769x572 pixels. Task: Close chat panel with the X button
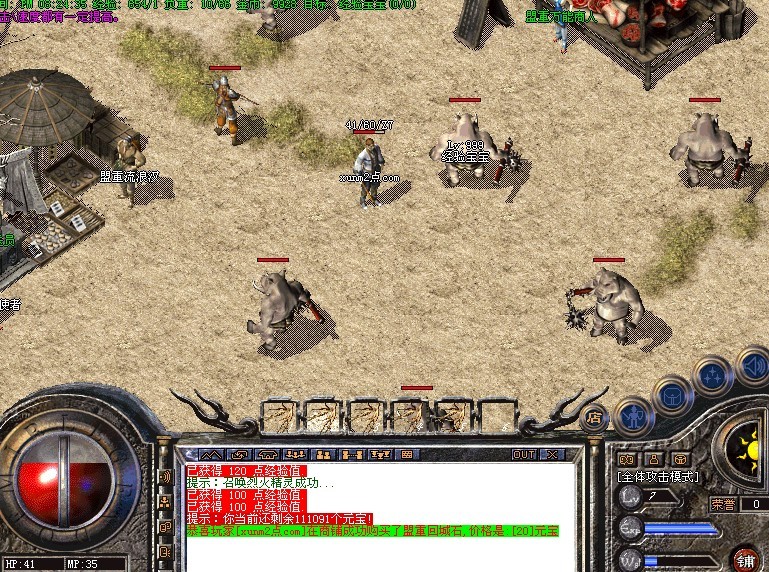pos(550,455)
